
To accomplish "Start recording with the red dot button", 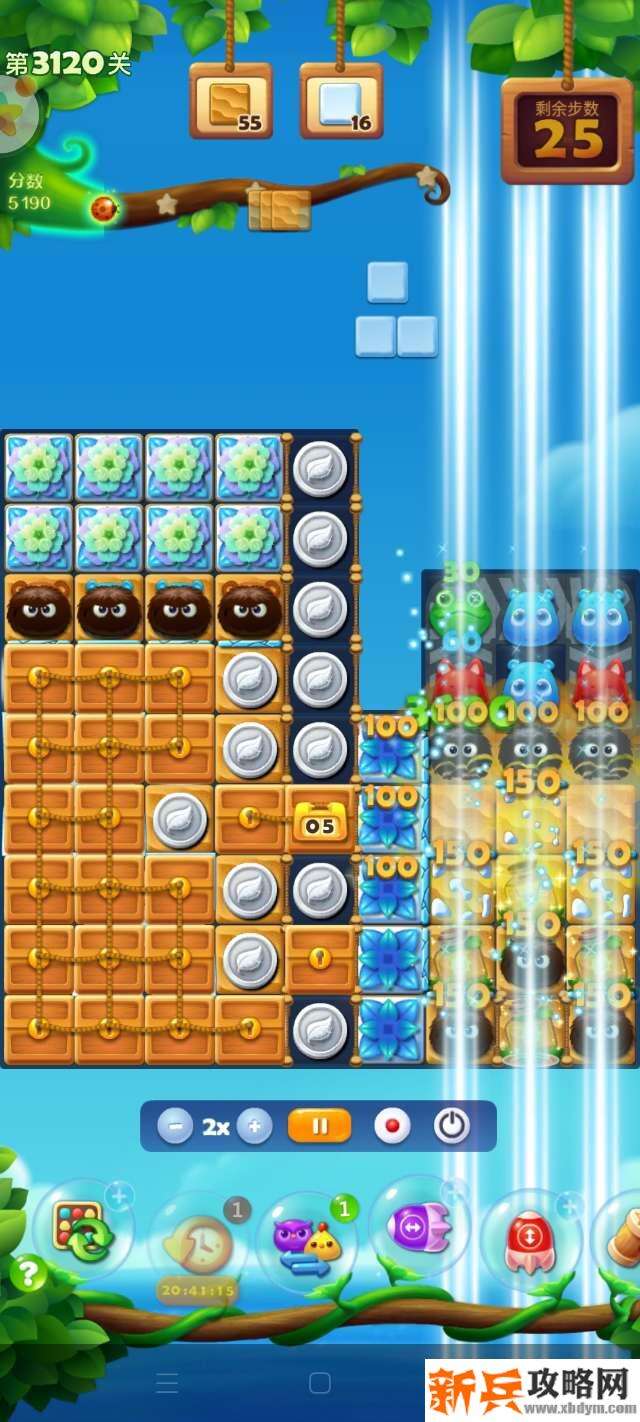I will (x=392, y=1126).
